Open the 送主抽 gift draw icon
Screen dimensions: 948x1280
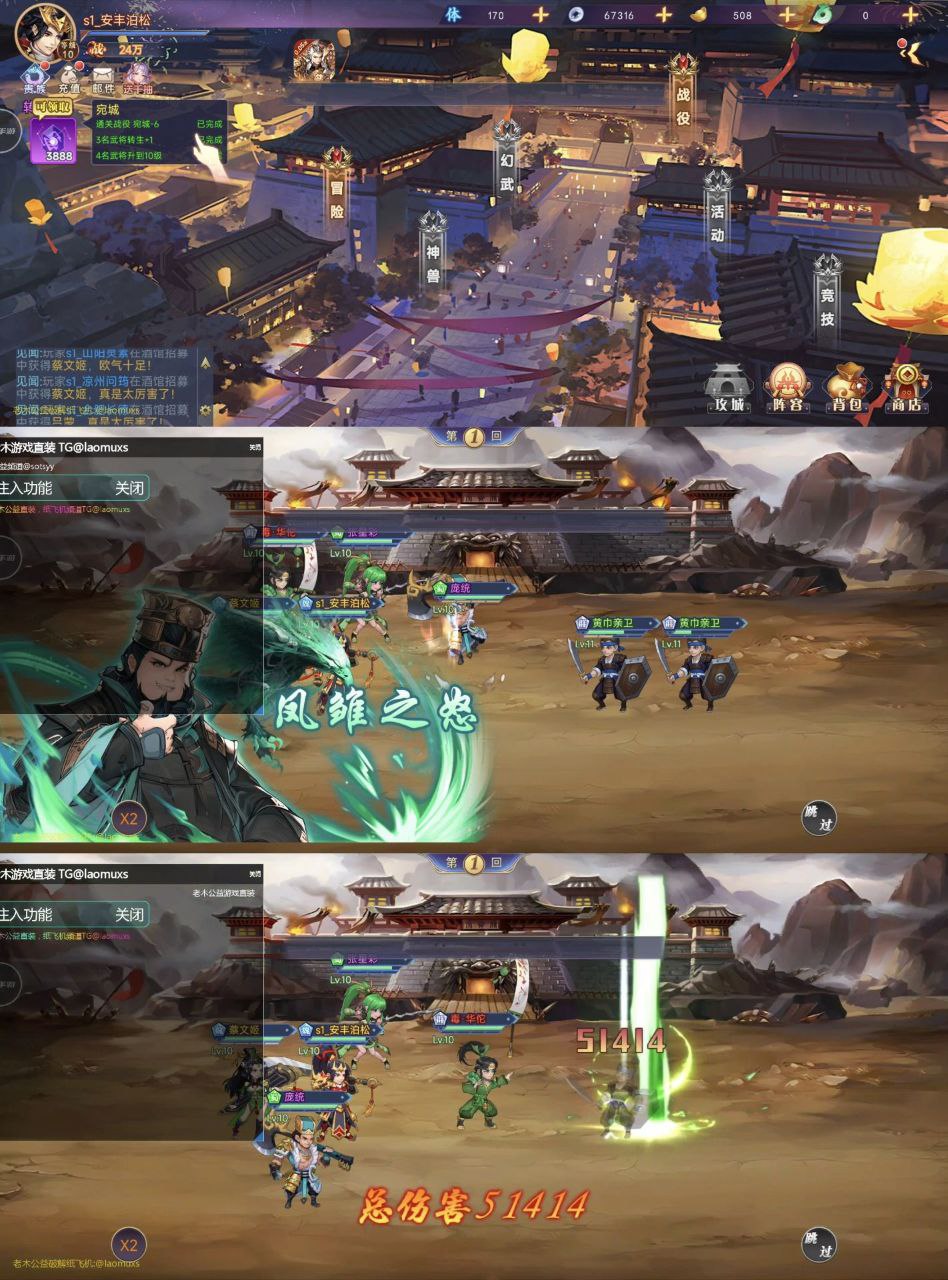(138, 78)
